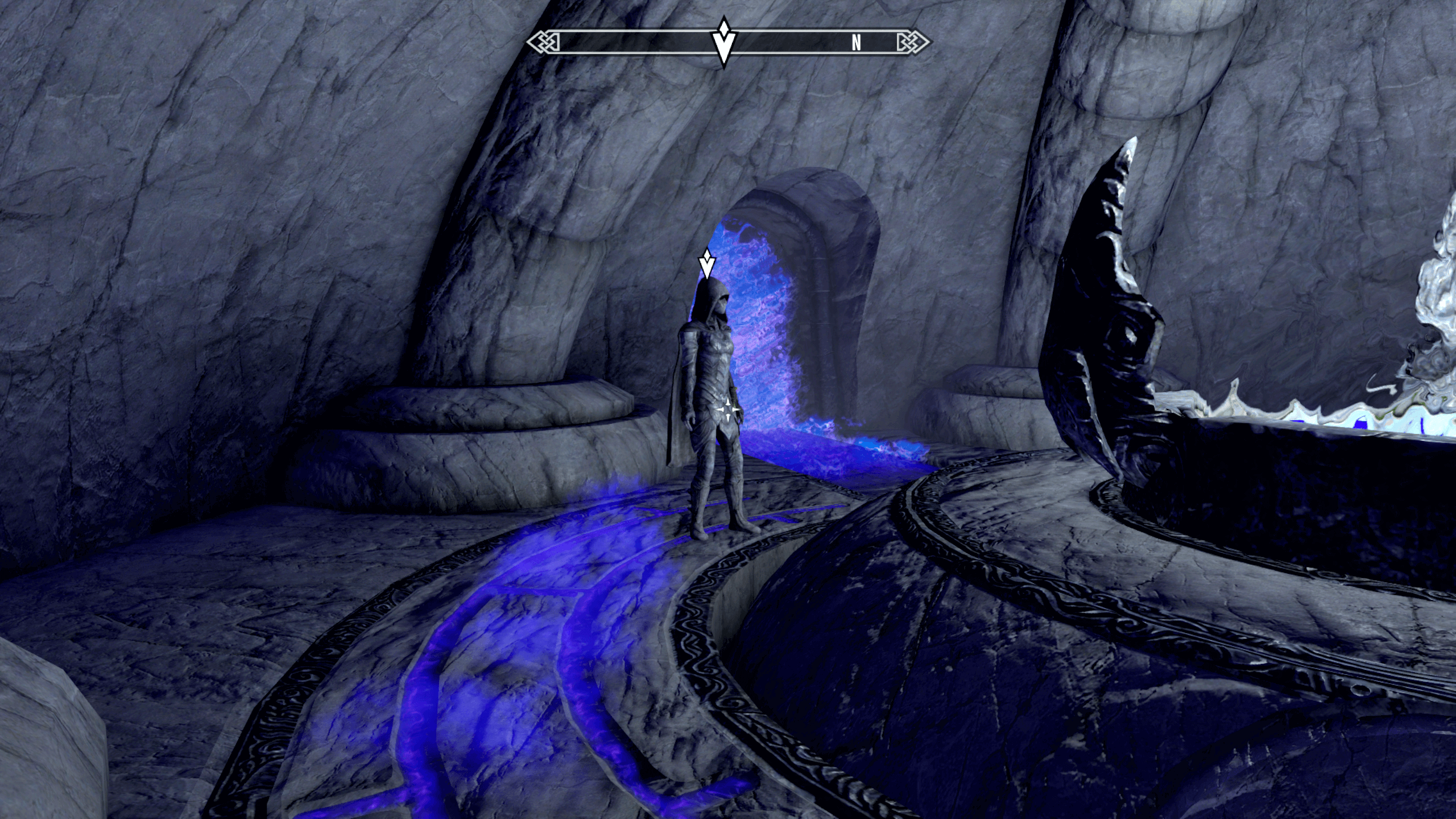1456x819 pixels.
Task: Click the North indicator on the compass
Action: pyautogui.click(x=856, y=43)
